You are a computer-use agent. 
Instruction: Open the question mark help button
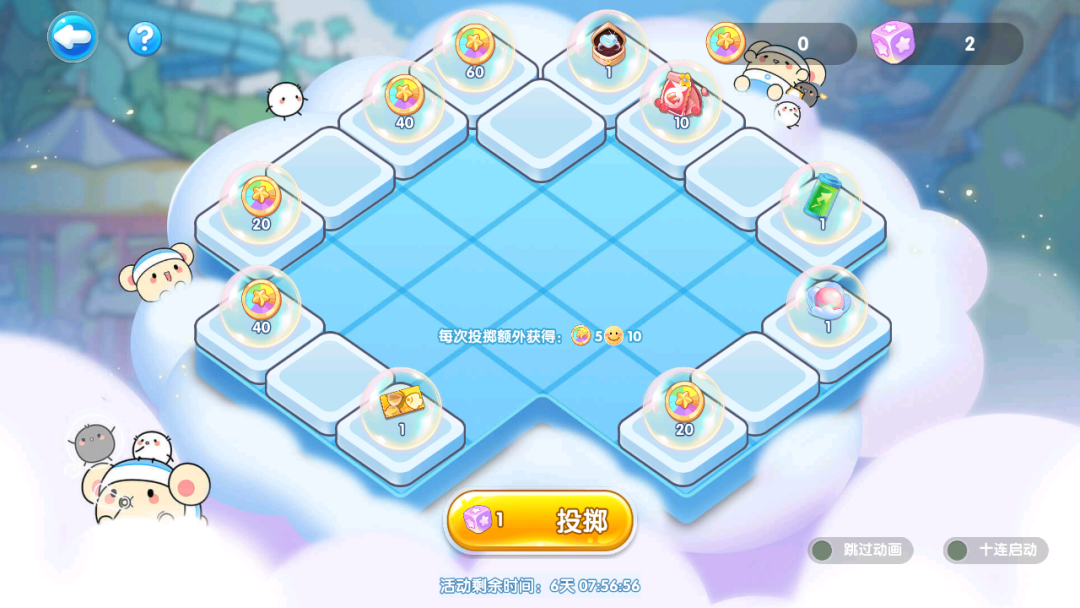coord(145,39)
